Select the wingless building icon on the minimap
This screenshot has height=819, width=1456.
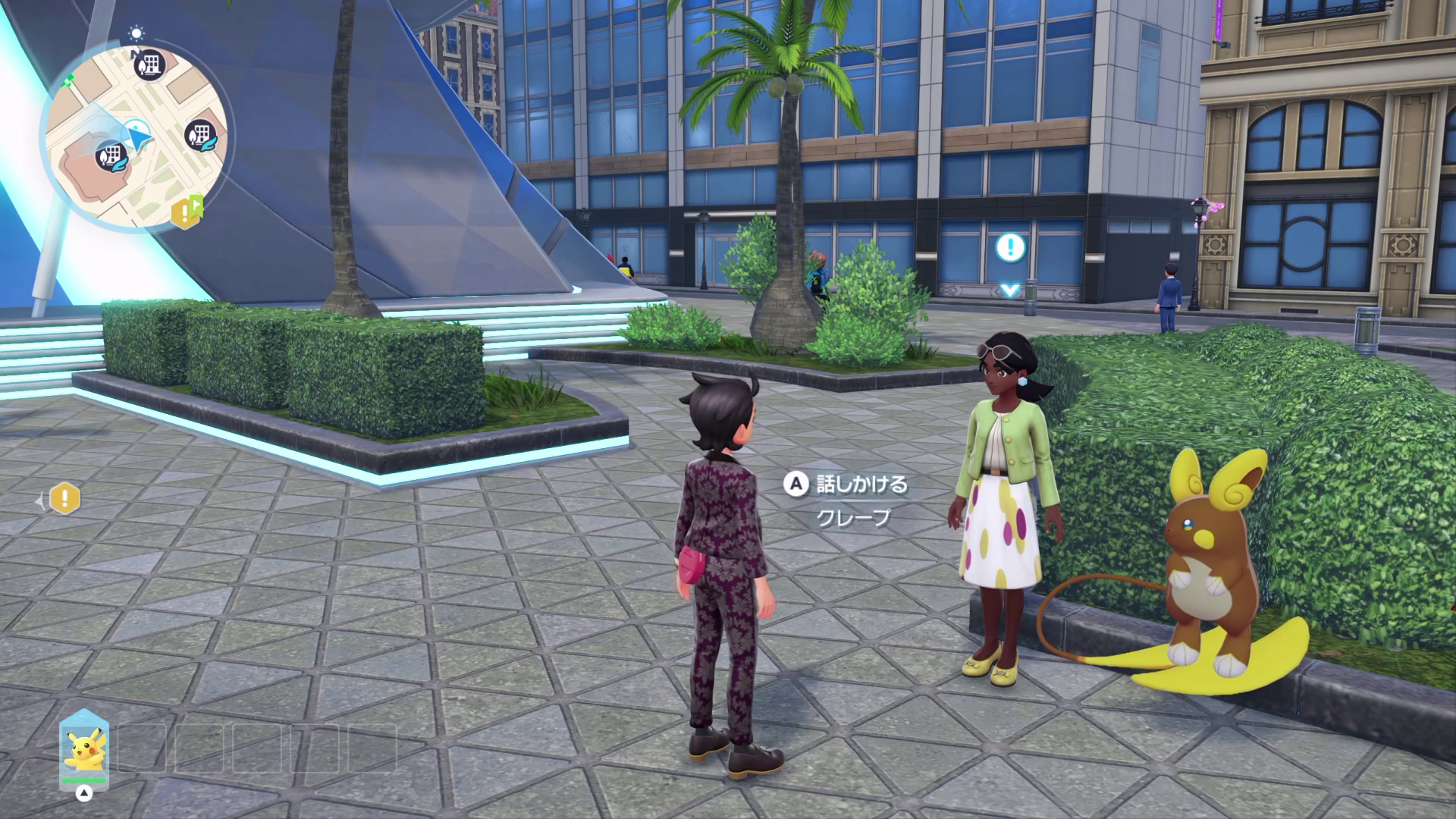151,65
